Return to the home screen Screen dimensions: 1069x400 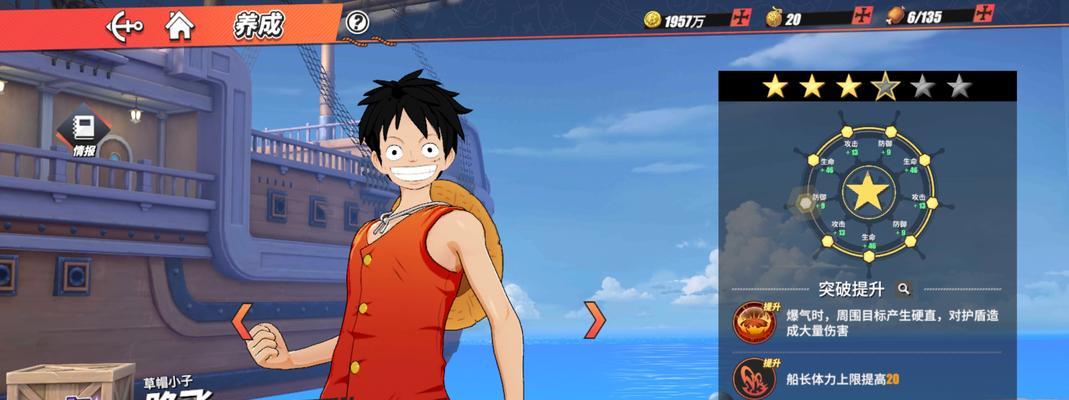[x=180, y=24]
